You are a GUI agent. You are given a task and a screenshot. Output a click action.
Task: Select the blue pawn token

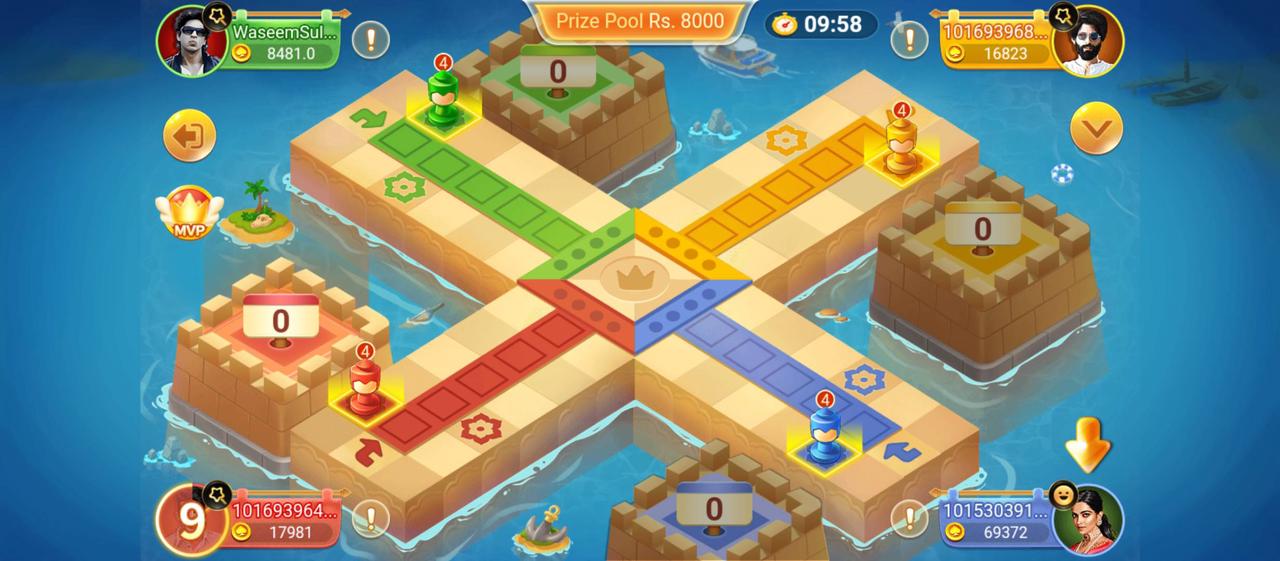(x=824, y=435)
